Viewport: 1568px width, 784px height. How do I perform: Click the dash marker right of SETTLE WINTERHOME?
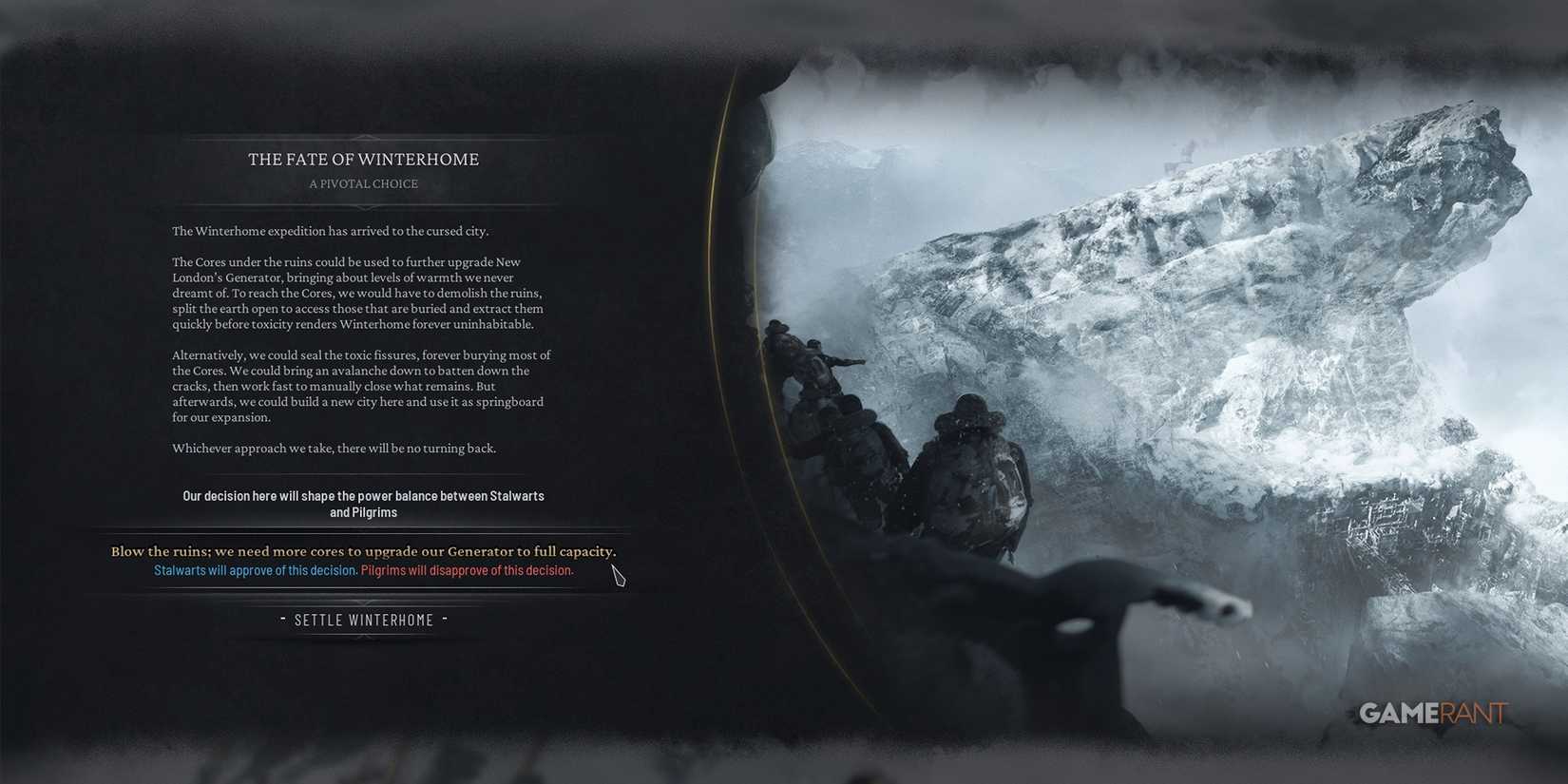[x=446, y=619]
